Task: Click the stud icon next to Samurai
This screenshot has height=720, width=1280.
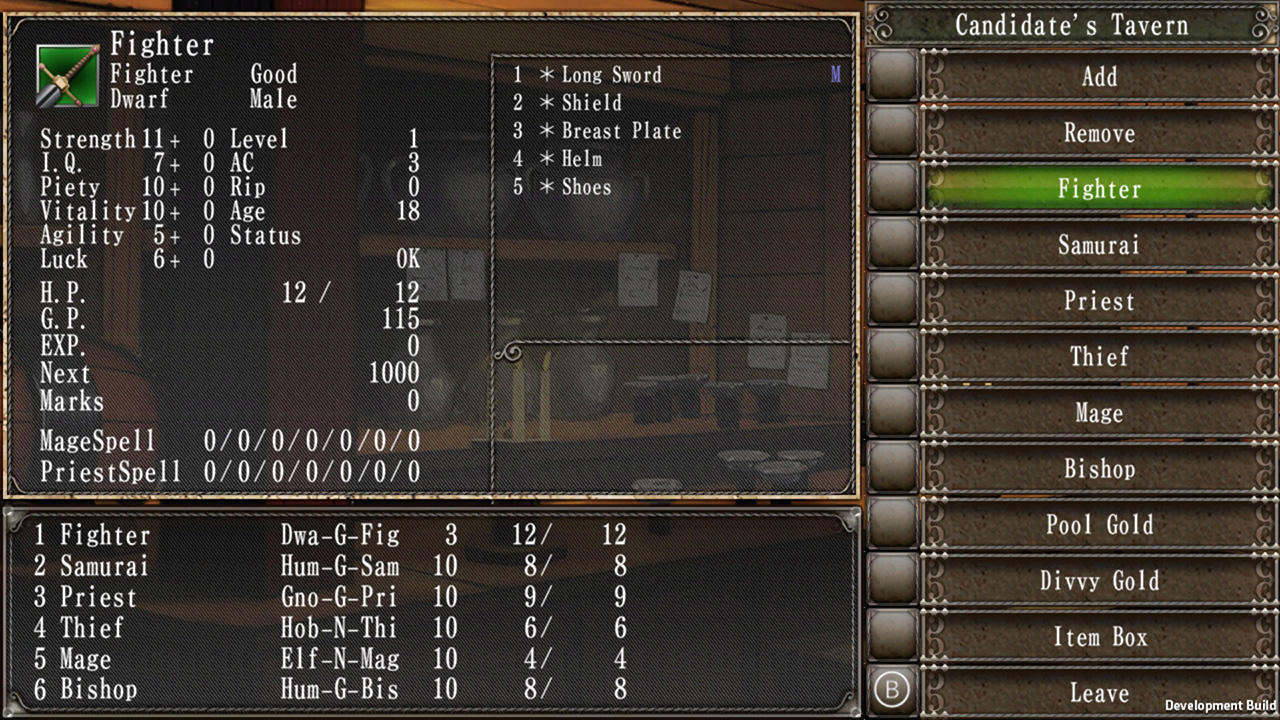Action: coord(892,245)
